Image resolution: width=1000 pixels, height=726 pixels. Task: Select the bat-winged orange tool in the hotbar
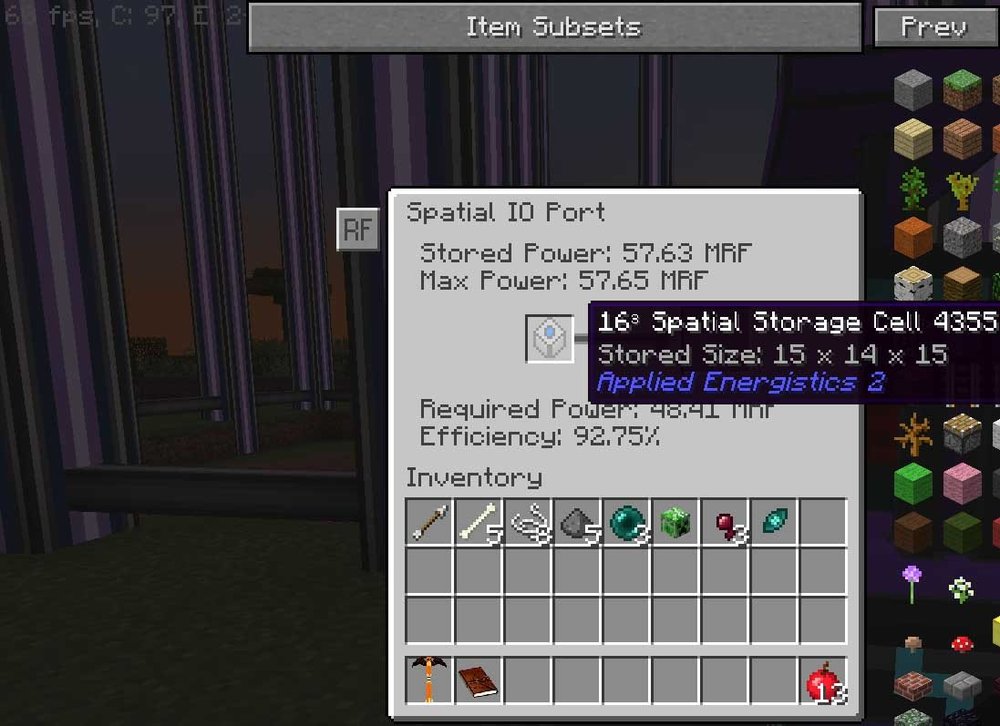coord(430,681)
